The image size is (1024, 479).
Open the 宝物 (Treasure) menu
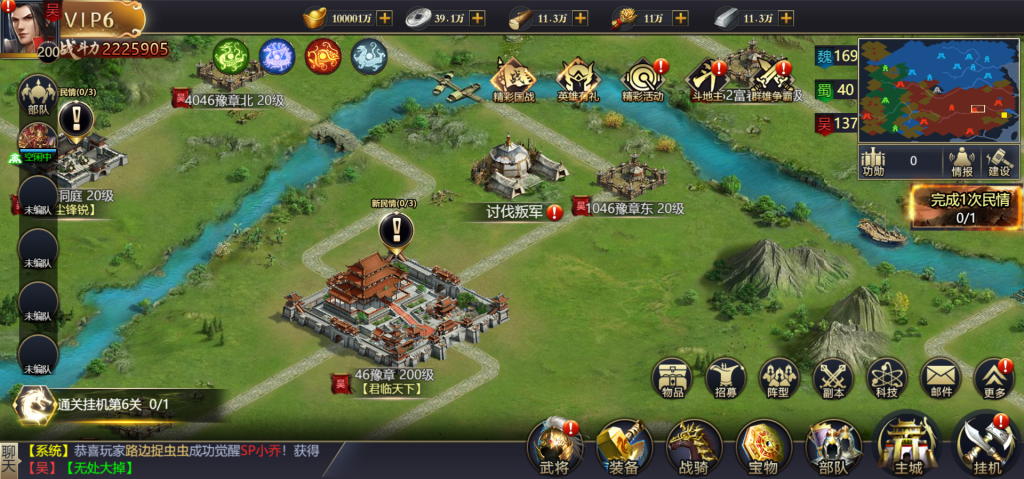click(x=763, y=444)
